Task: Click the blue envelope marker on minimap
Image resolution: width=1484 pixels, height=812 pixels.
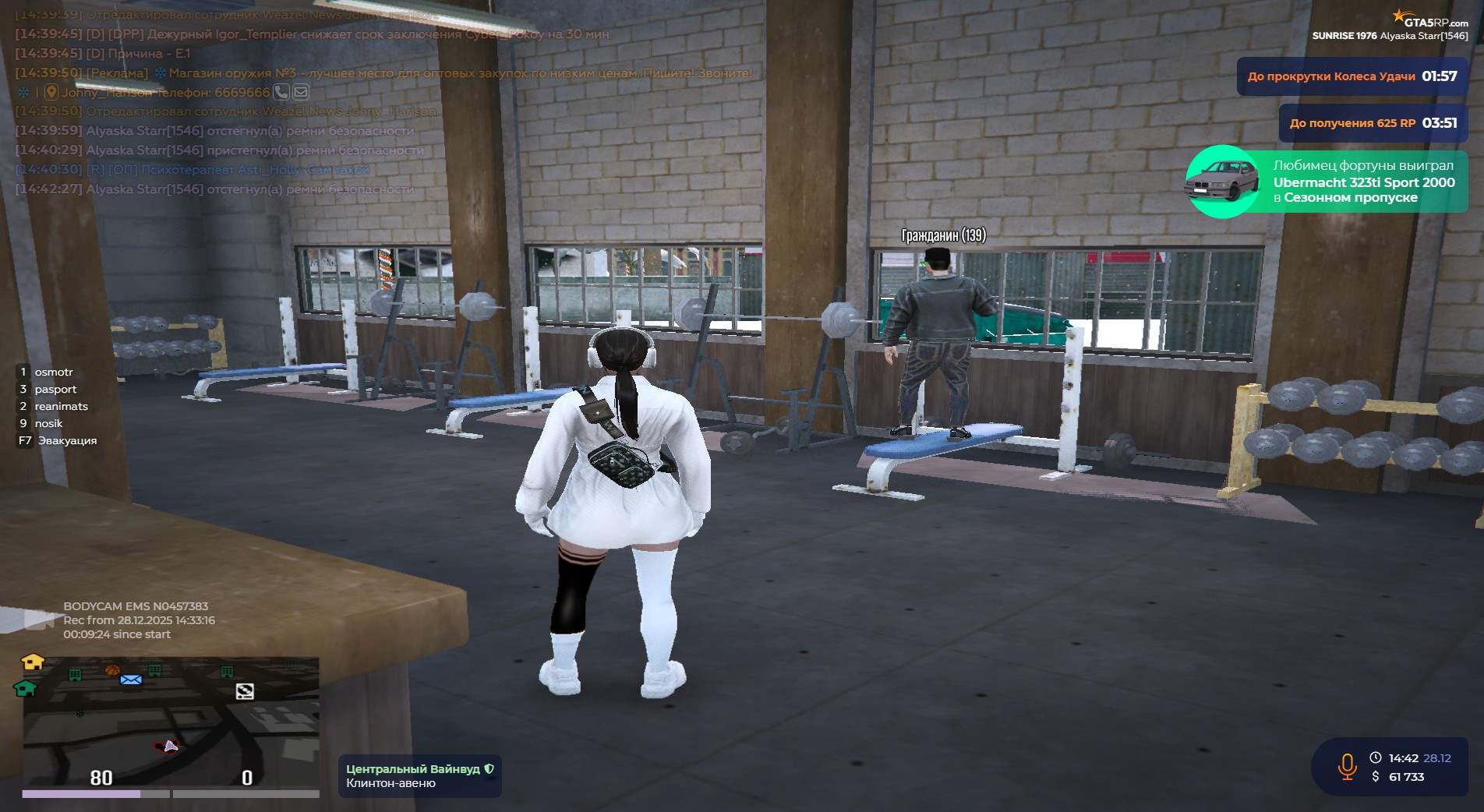Action: pyautogui.click(x=131, y=680)
